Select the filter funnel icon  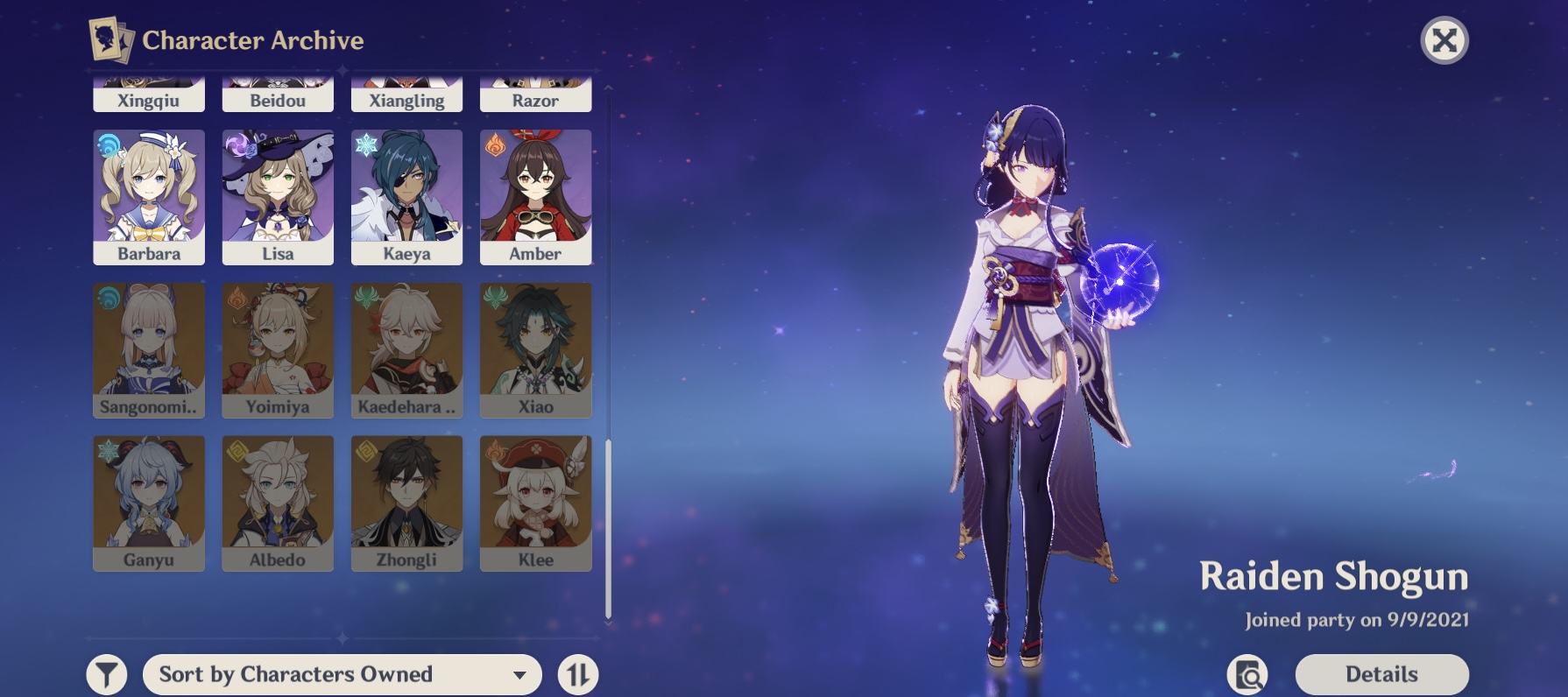105,674
